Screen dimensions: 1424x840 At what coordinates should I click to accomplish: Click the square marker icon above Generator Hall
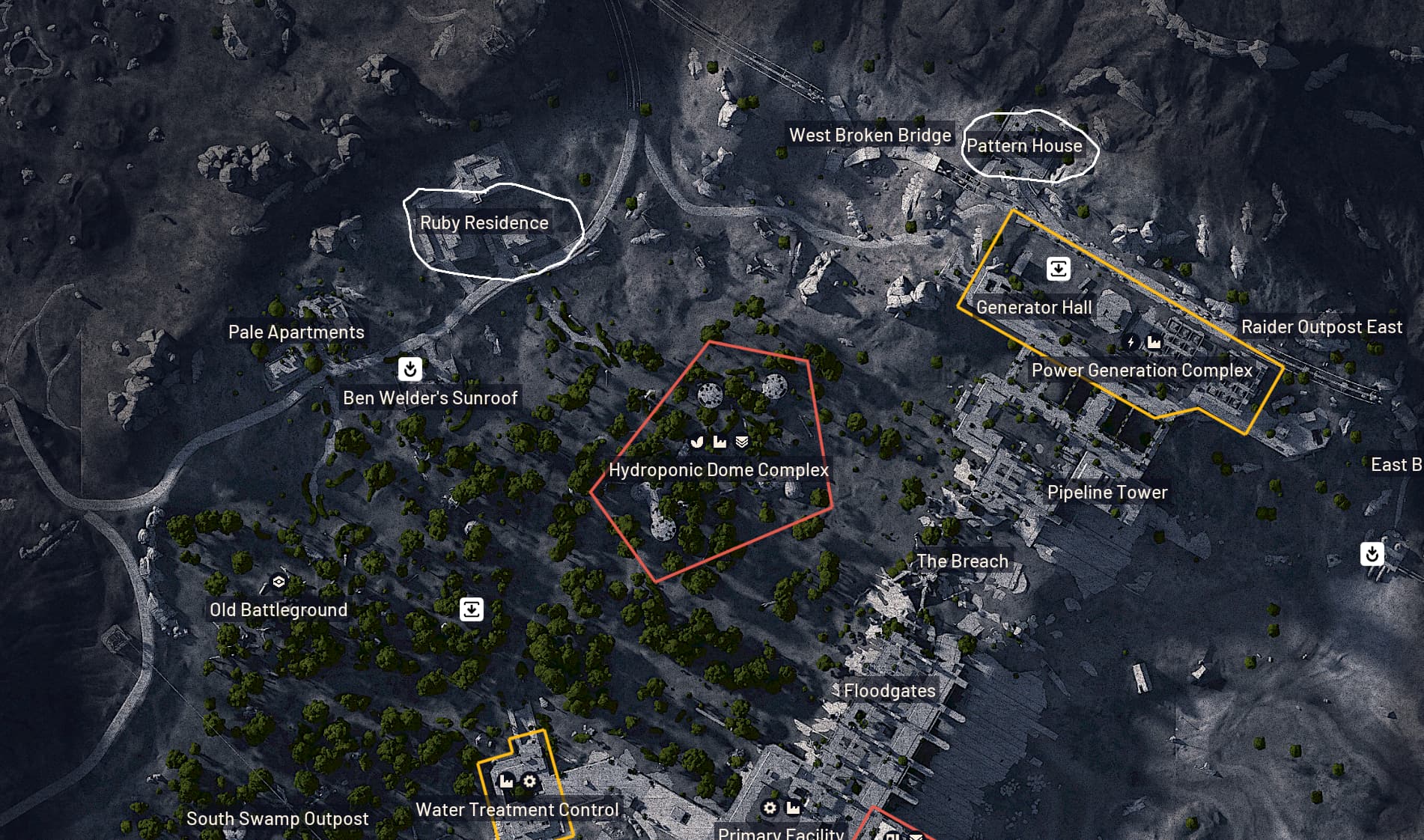point(1058,269)
